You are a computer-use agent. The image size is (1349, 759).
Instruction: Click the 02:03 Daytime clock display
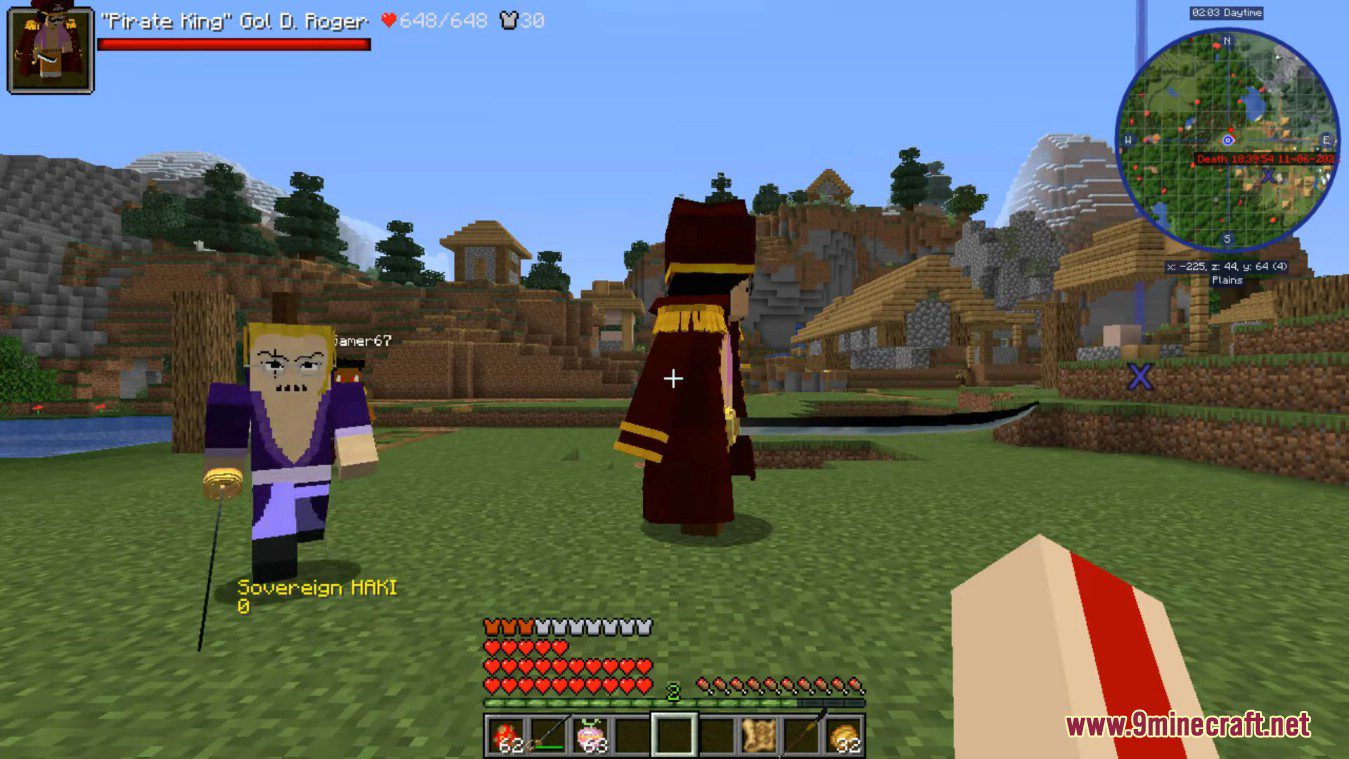tap(1227, 13)
